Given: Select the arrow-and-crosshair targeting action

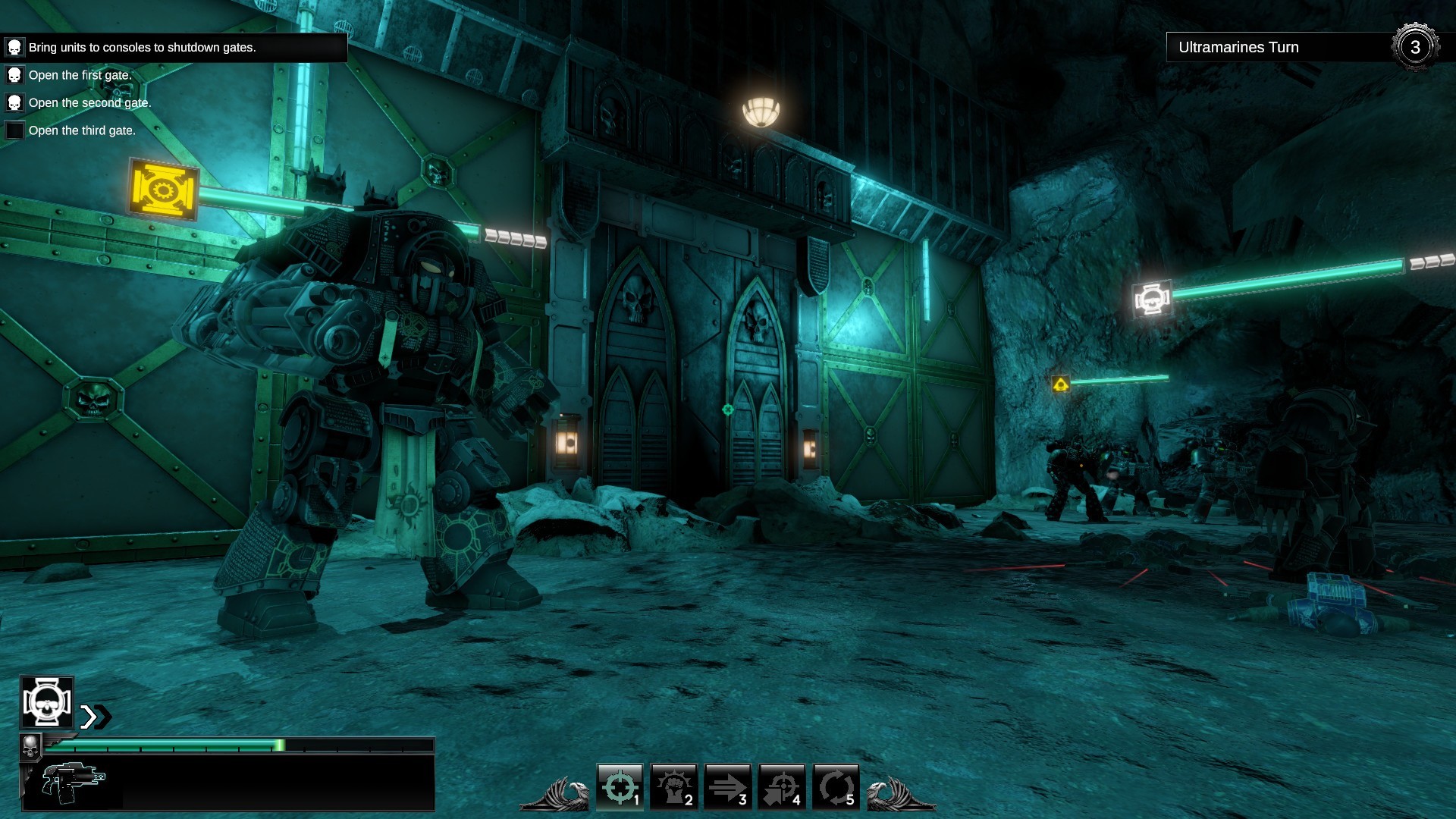Looking at the screenshot, I should (x=781, y=786).
